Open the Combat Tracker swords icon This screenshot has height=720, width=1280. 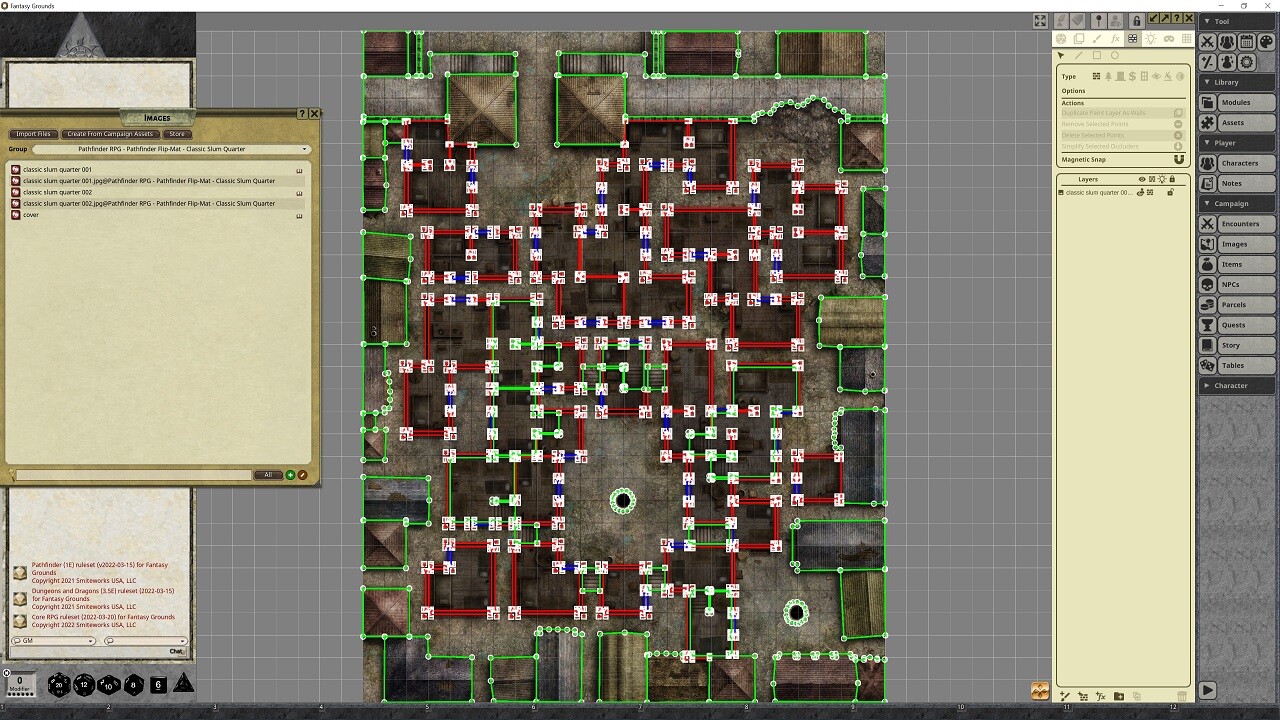(1207, 42)
